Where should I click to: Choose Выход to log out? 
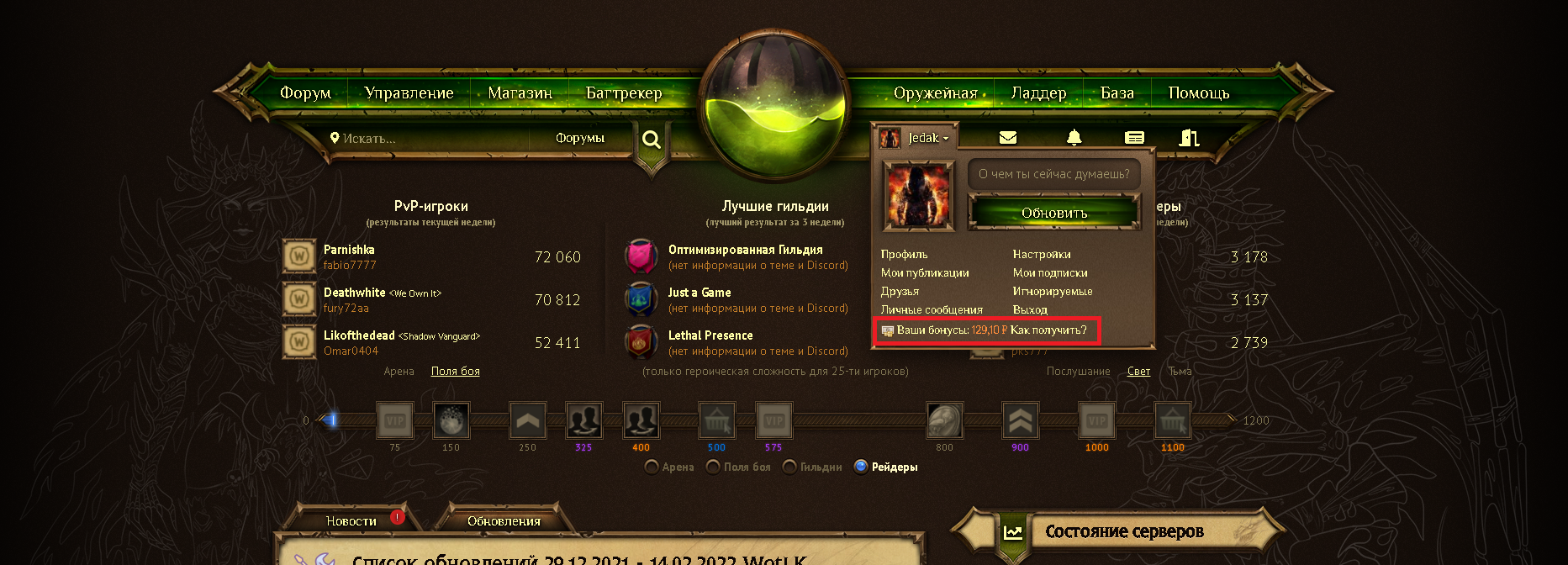(x=1030, y=309)
